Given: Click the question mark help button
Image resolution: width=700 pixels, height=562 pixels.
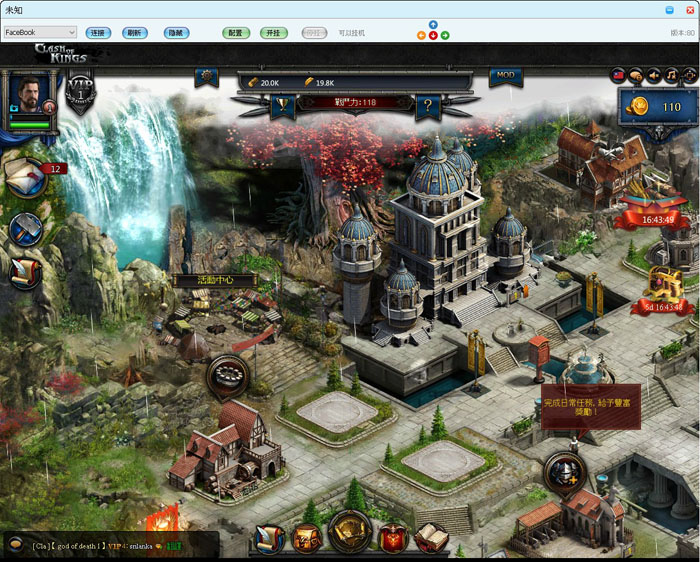Looking at the screenshot, I should [x=429, y=104].
